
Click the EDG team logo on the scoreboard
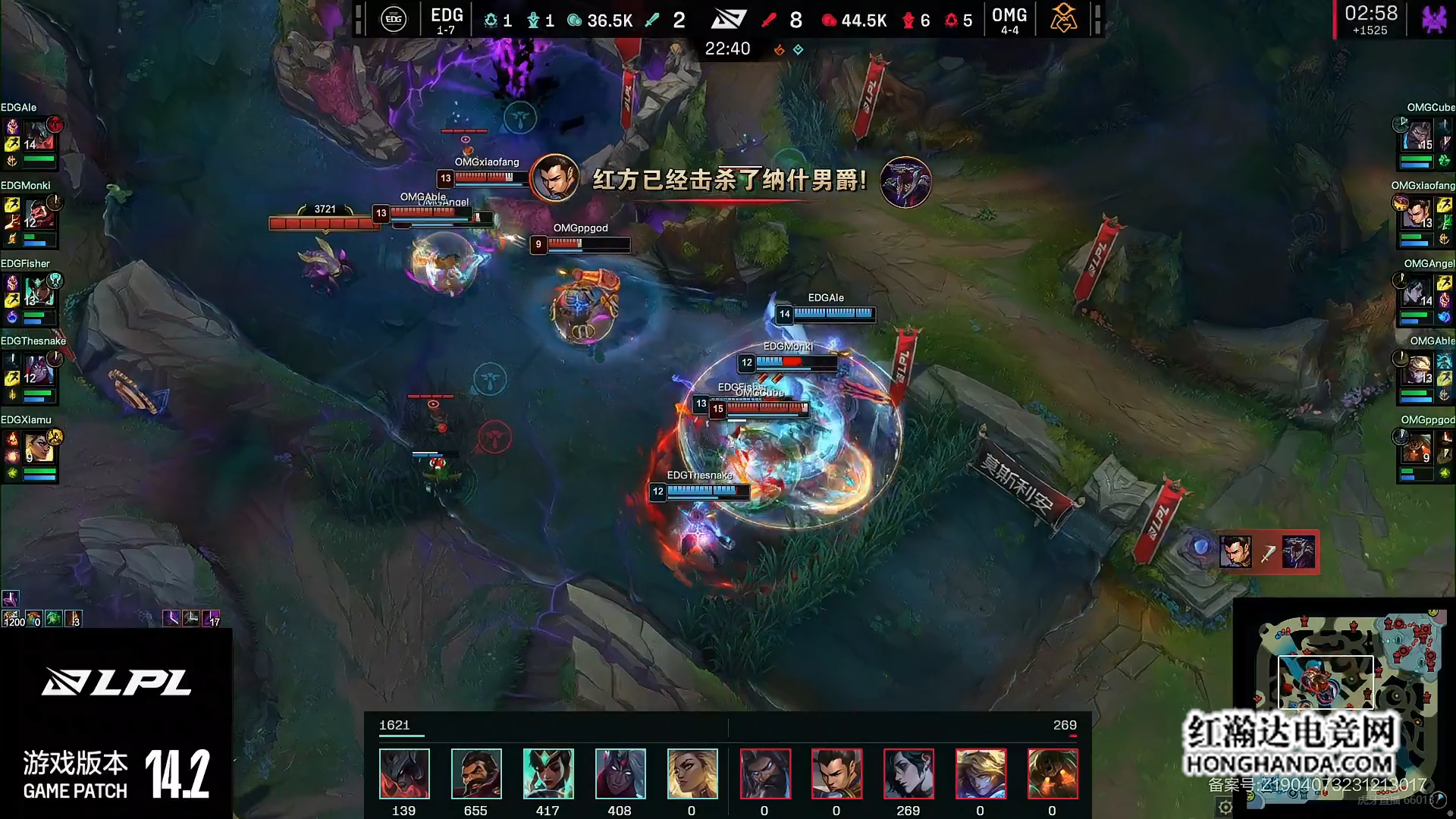click(394, 19)
